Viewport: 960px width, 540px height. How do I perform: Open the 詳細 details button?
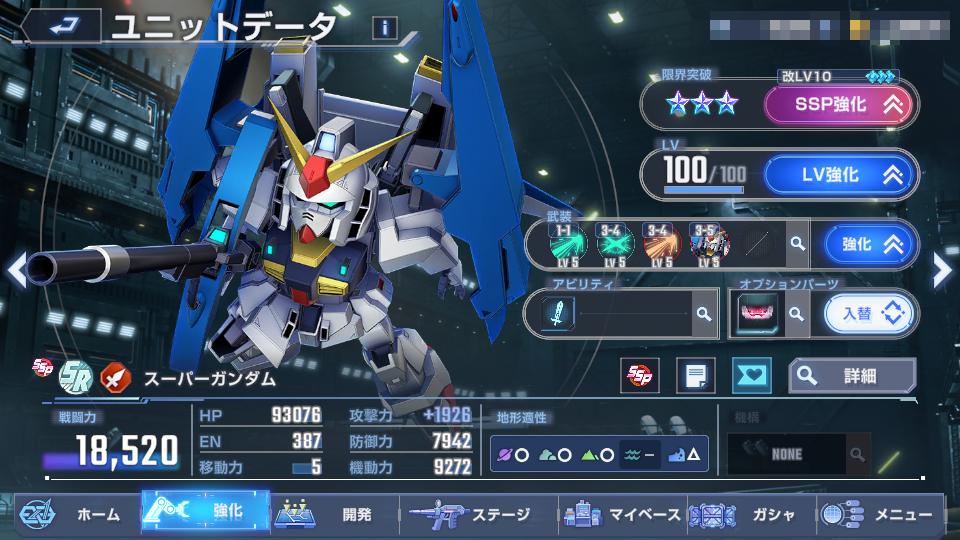(x=852, y=376)
